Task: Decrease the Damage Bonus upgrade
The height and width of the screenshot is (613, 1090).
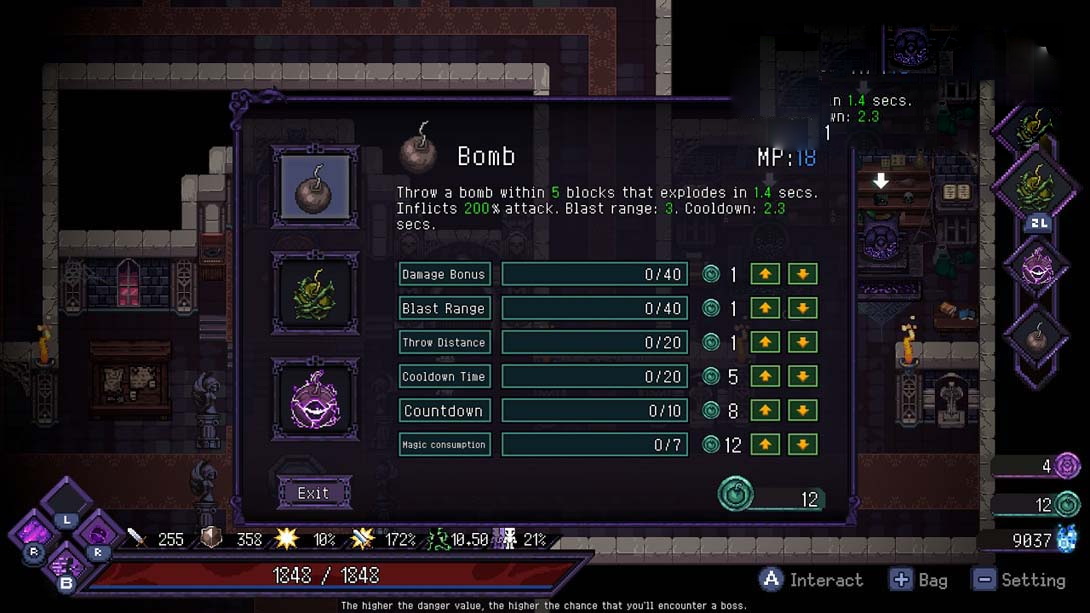Action: [x=802, y=275]
